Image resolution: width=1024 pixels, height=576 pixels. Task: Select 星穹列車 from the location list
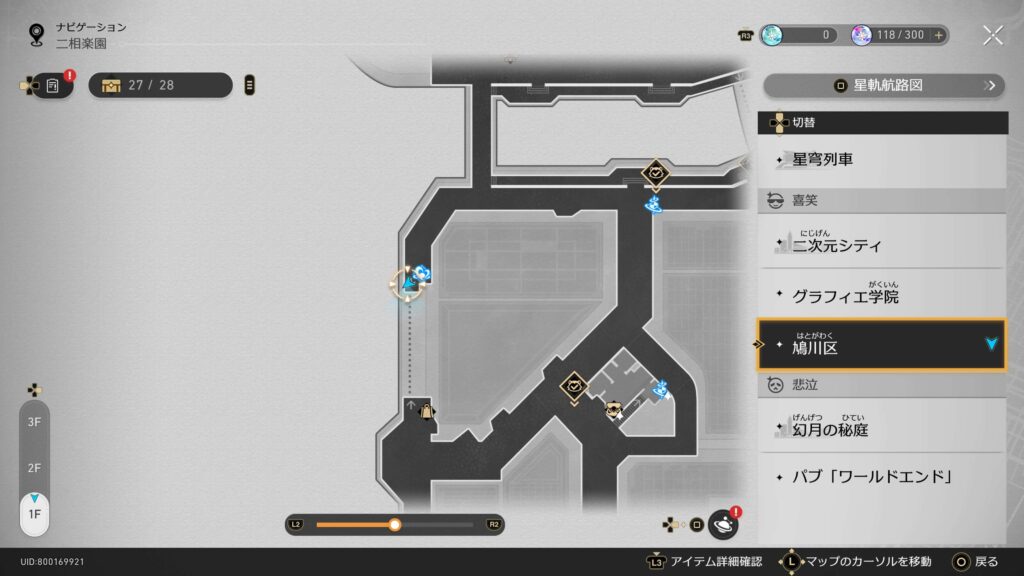coord(882,159)
